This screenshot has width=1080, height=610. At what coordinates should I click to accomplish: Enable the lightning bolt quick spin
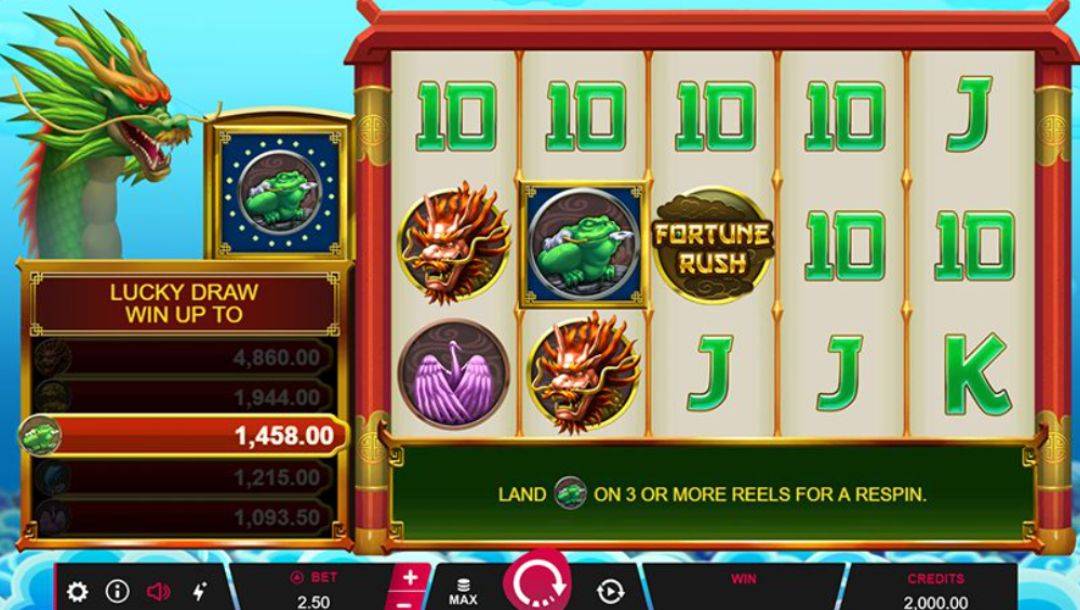click(199, 592)
